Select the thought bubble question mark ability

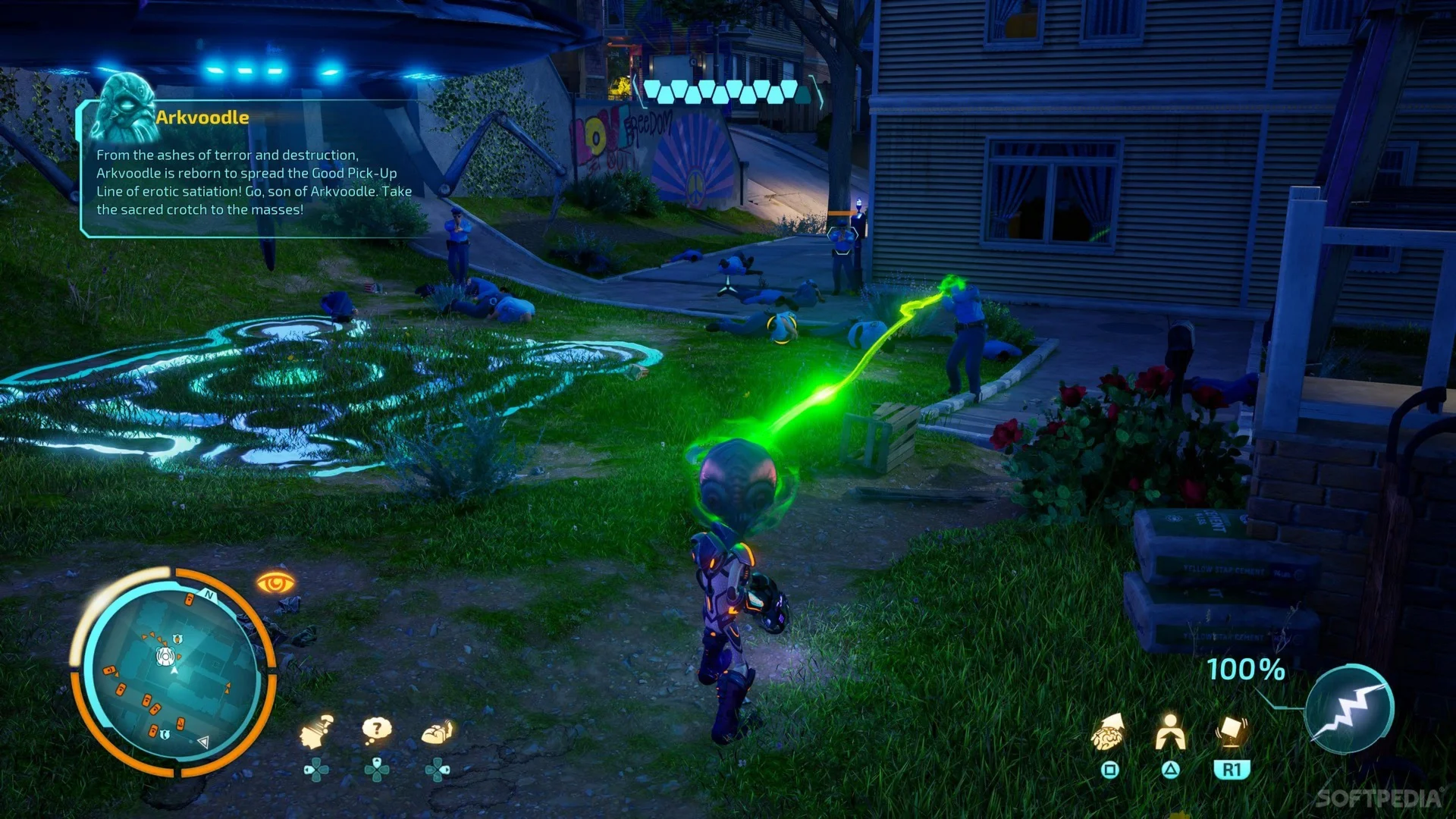(376, 730)
